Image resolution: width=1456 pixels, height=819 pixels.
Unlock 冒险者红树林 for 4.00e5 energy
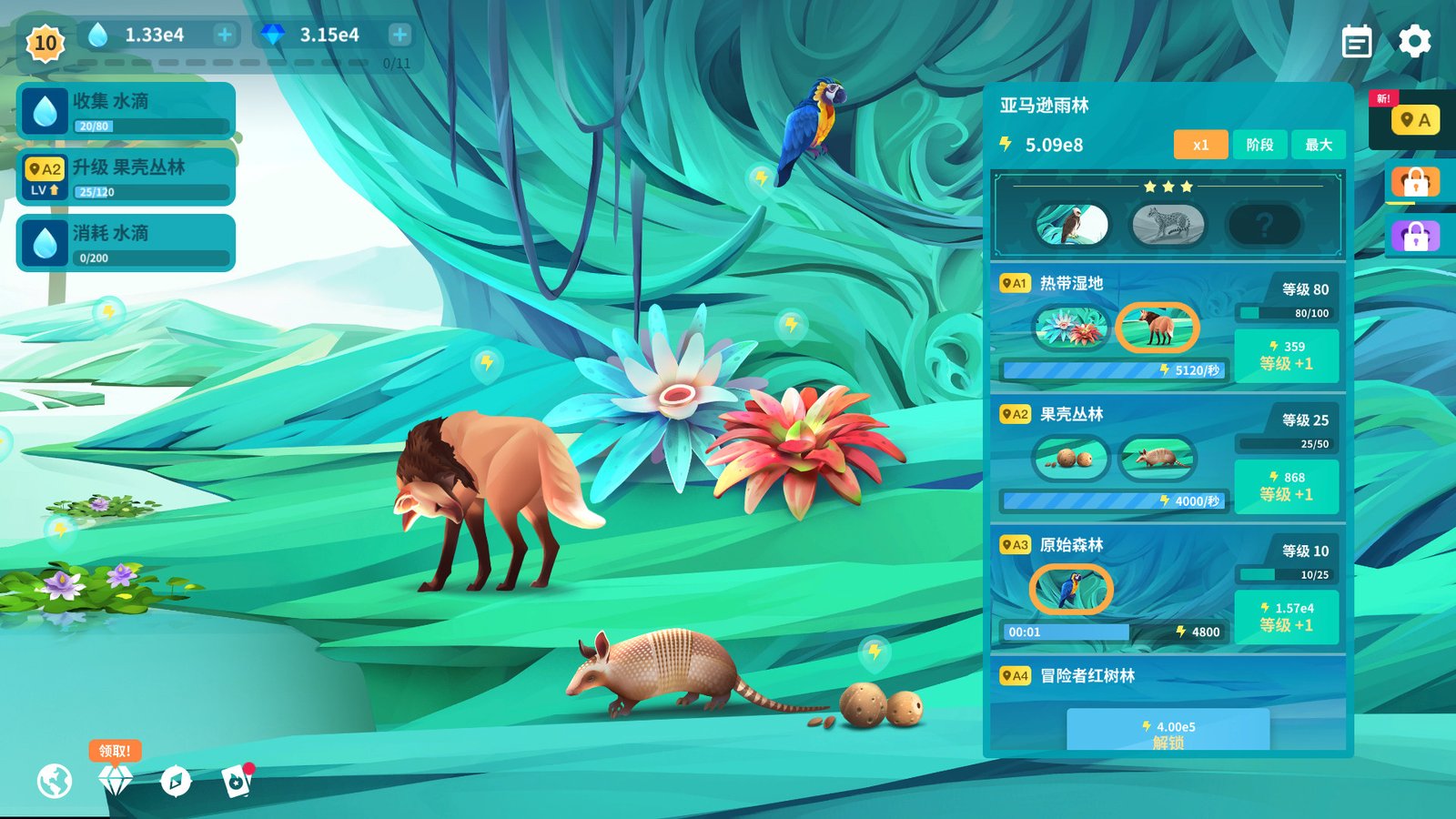click(x=1168, y=733)
